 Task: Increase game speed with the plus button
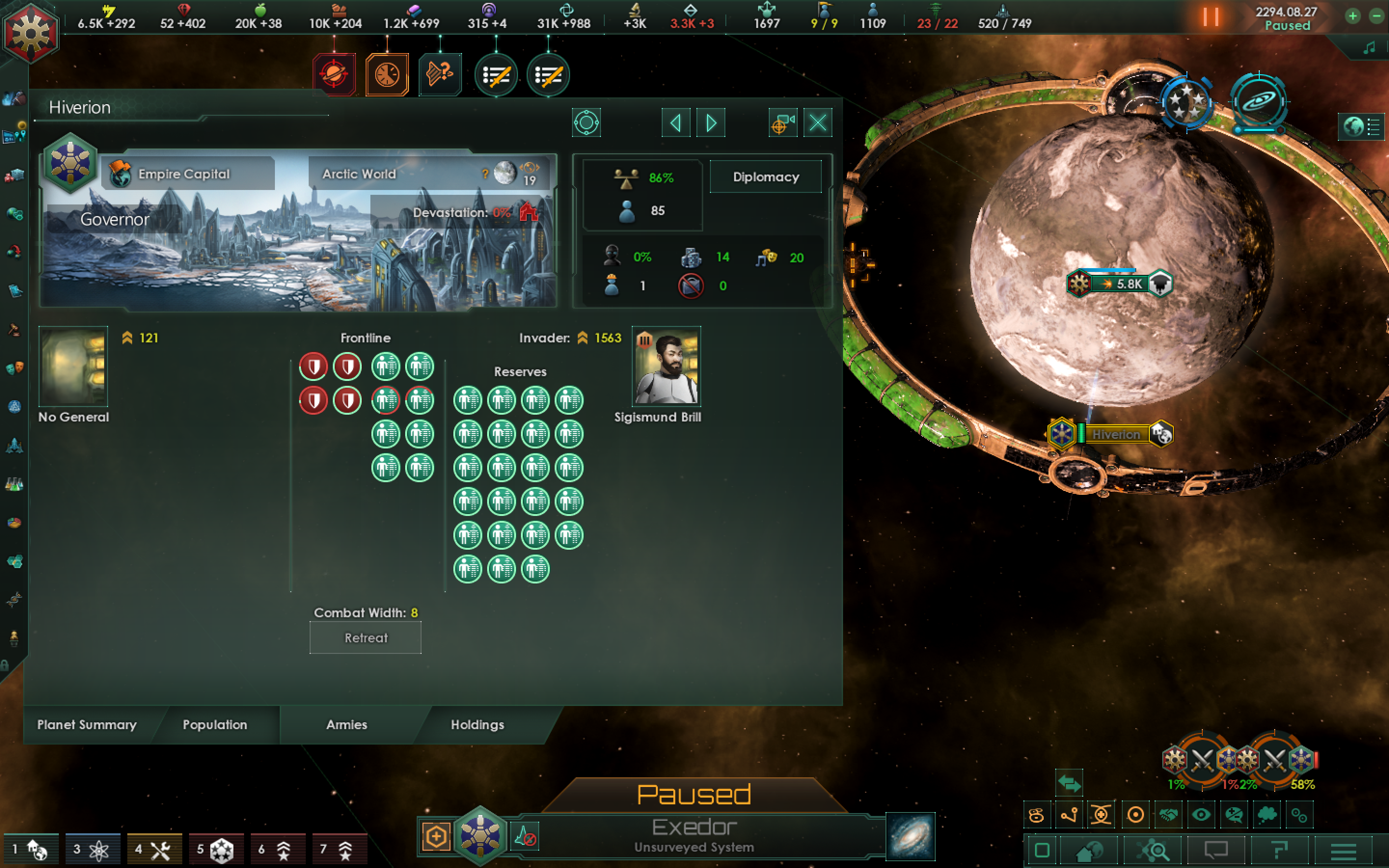coord(1353,16)
